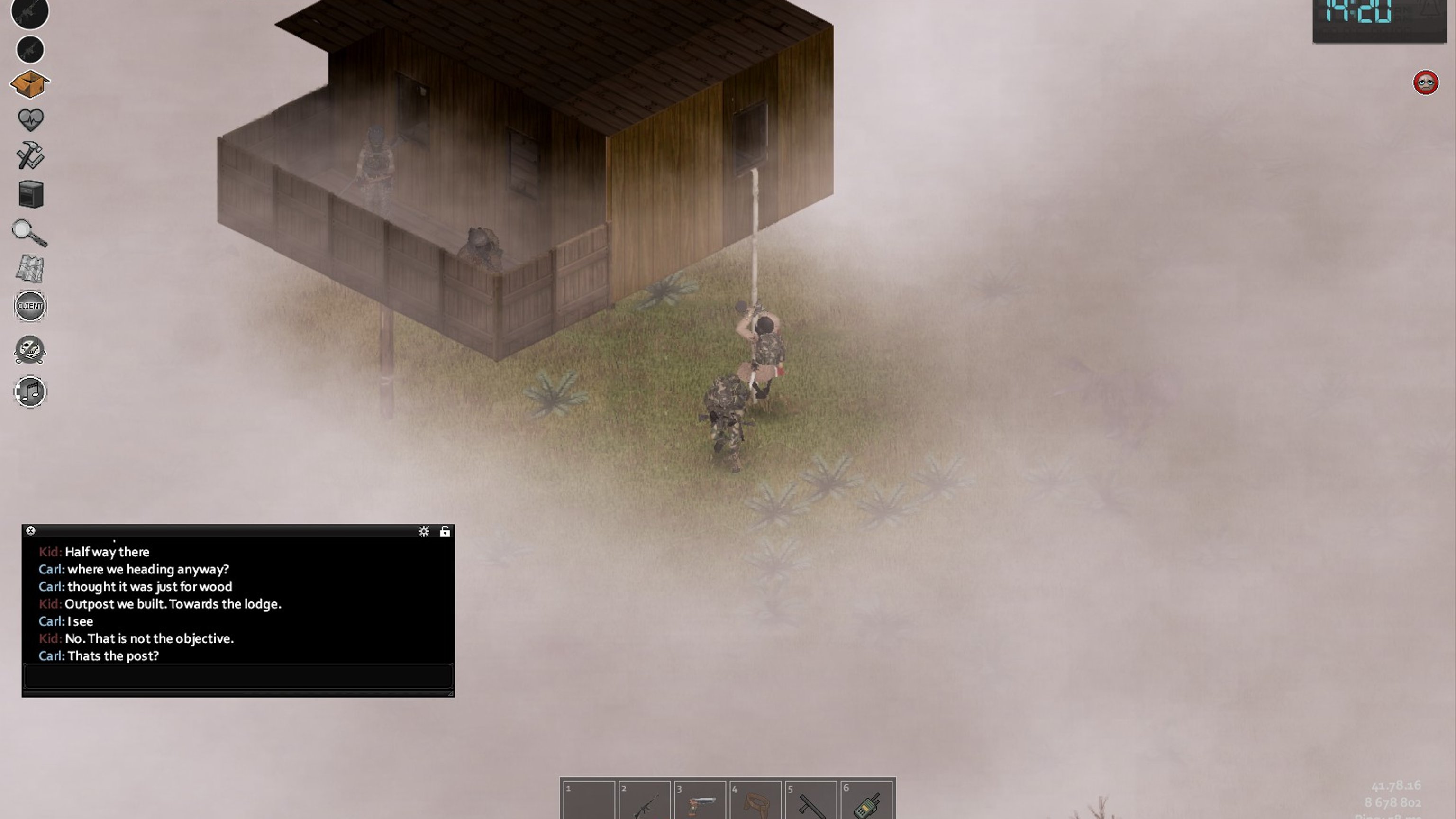This screenshot has height=819, width=1456.
Task: Open the music note icon
Action: (30, 391)
